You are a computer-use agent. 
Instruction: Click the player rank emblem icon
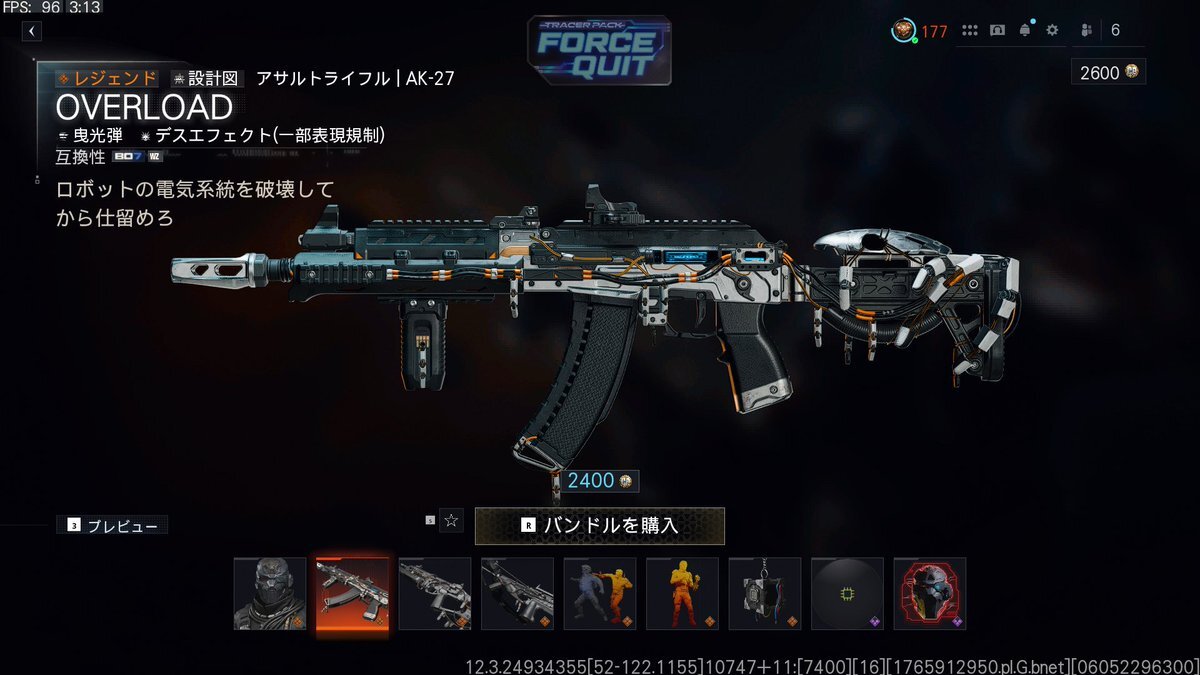(903, 31)
